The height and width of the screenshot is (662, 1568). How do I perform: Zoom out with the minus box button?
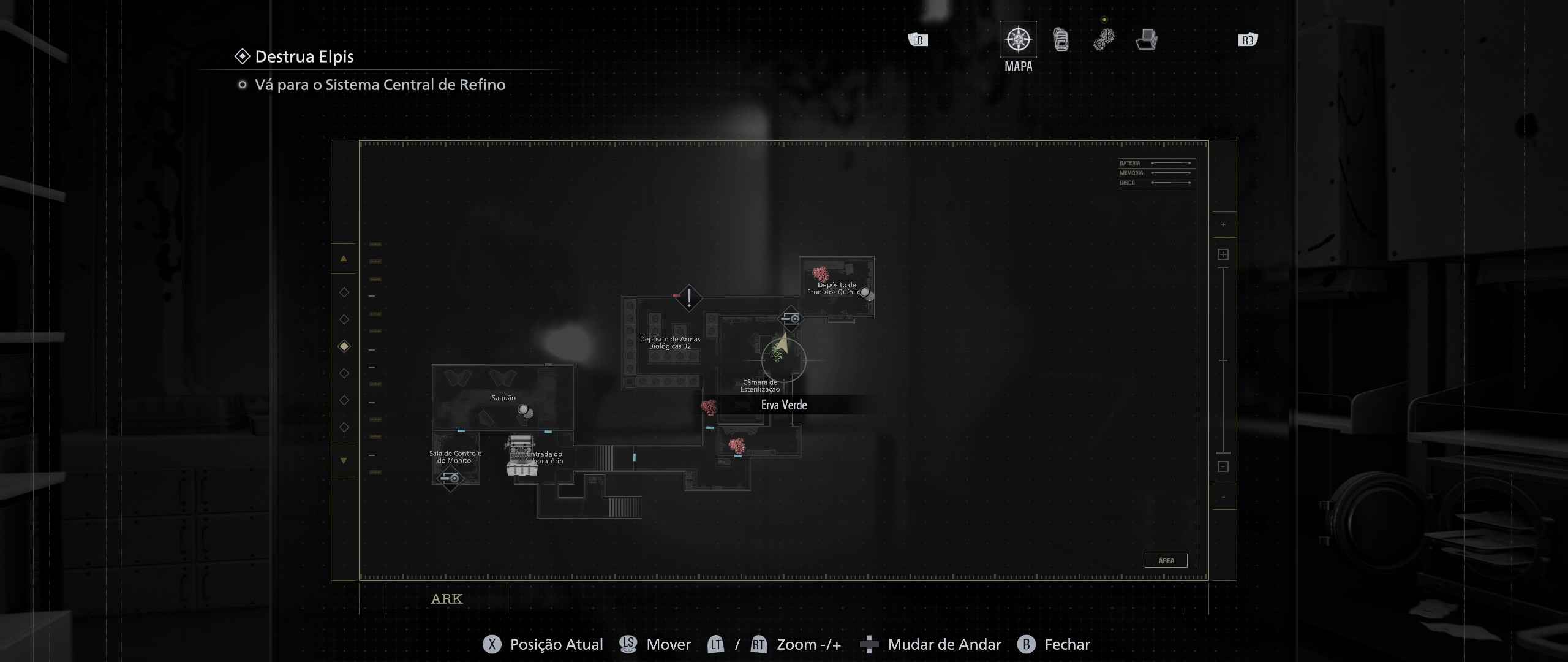1223,466
